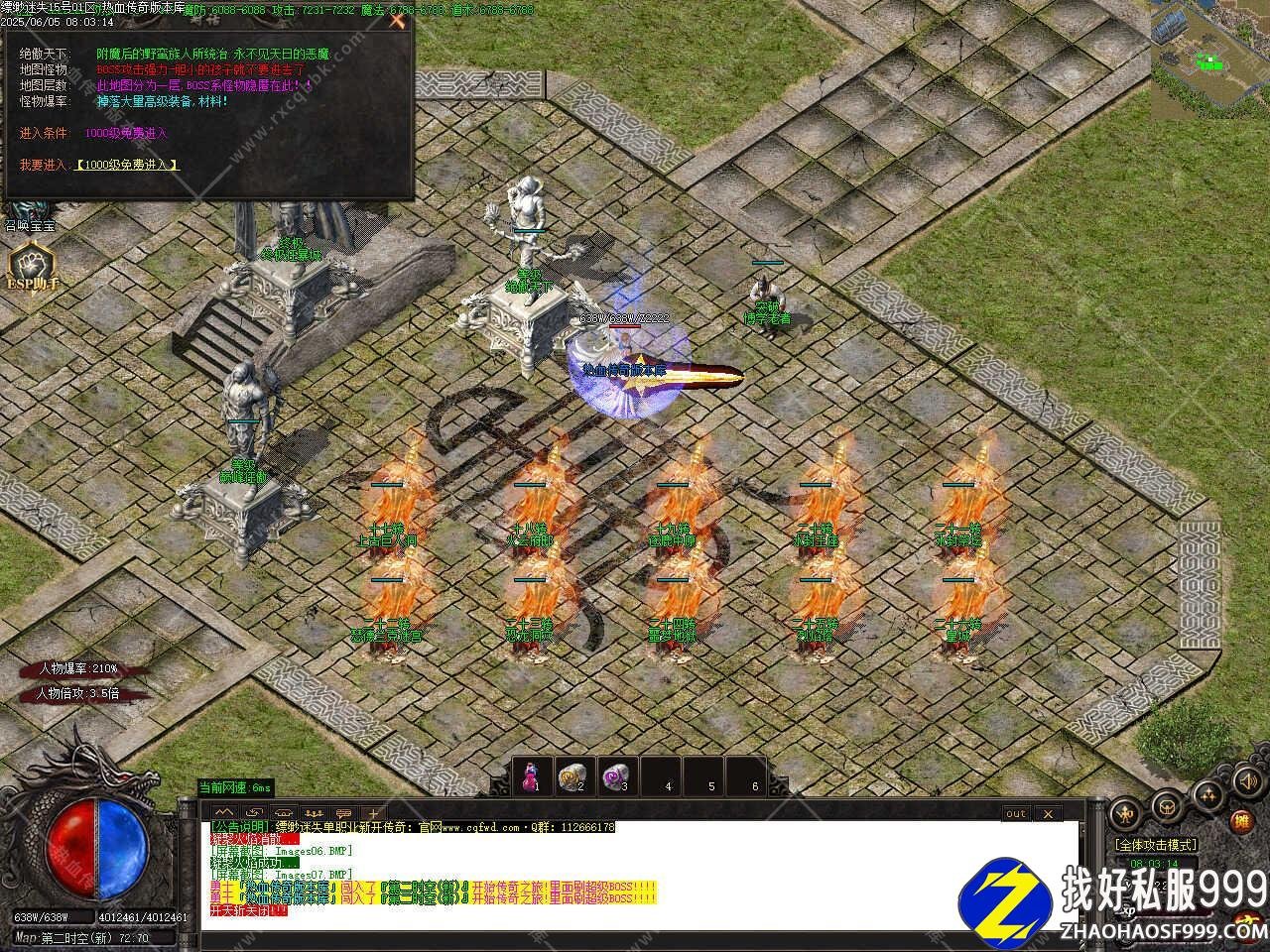Open the bag chest round button
This screenshot has height=952, width=1270.
[1169, 806]
